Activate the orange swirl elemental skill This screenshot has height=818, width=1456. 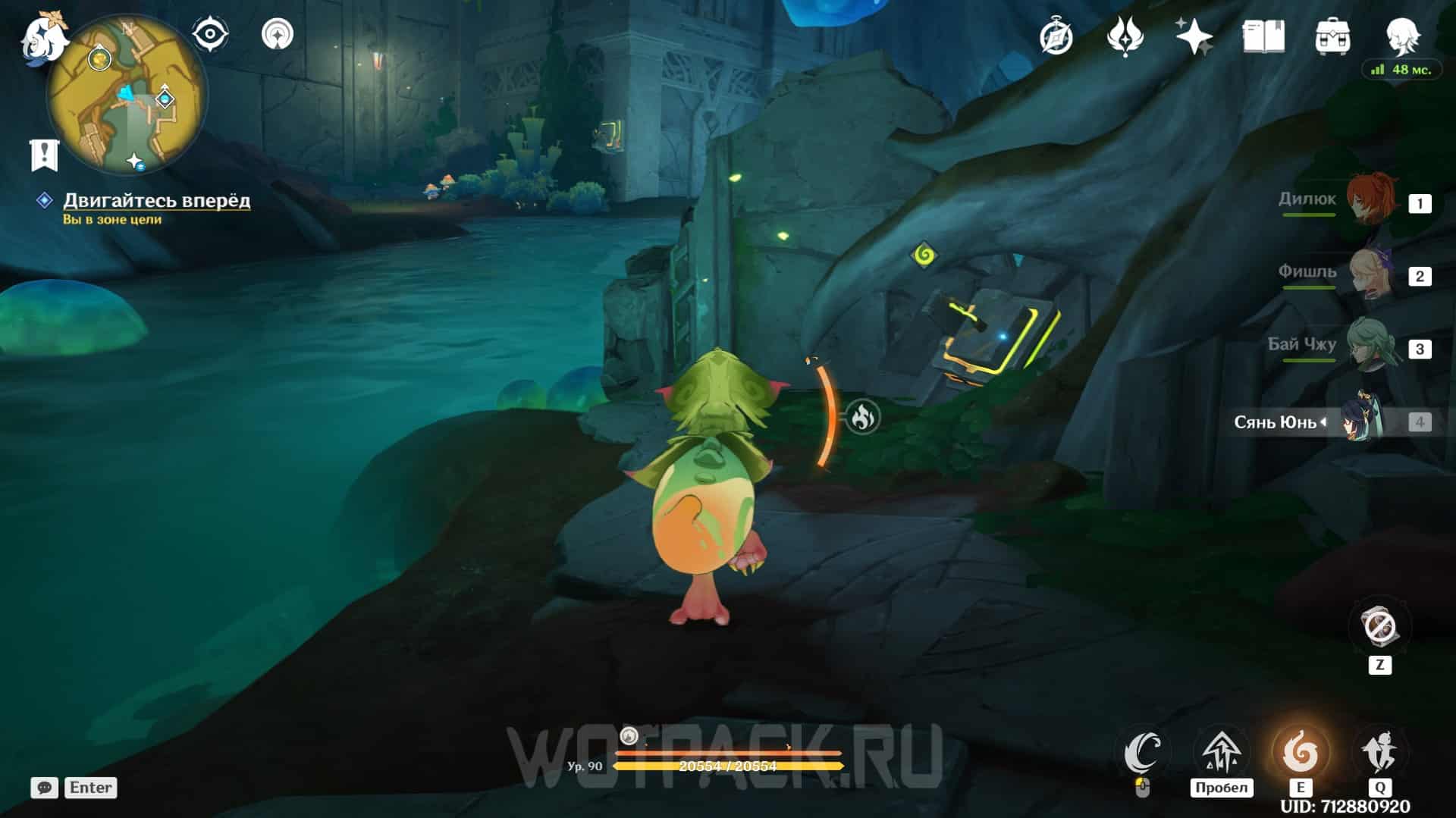click(x=1300, y=751)
